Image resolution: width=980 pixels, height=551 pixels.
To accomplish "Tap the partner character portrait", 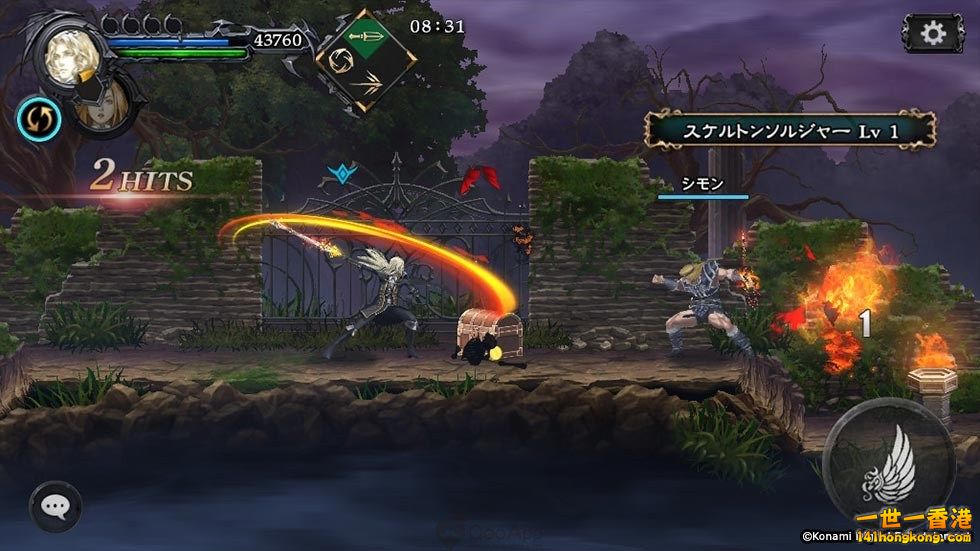I will [108, 106].
